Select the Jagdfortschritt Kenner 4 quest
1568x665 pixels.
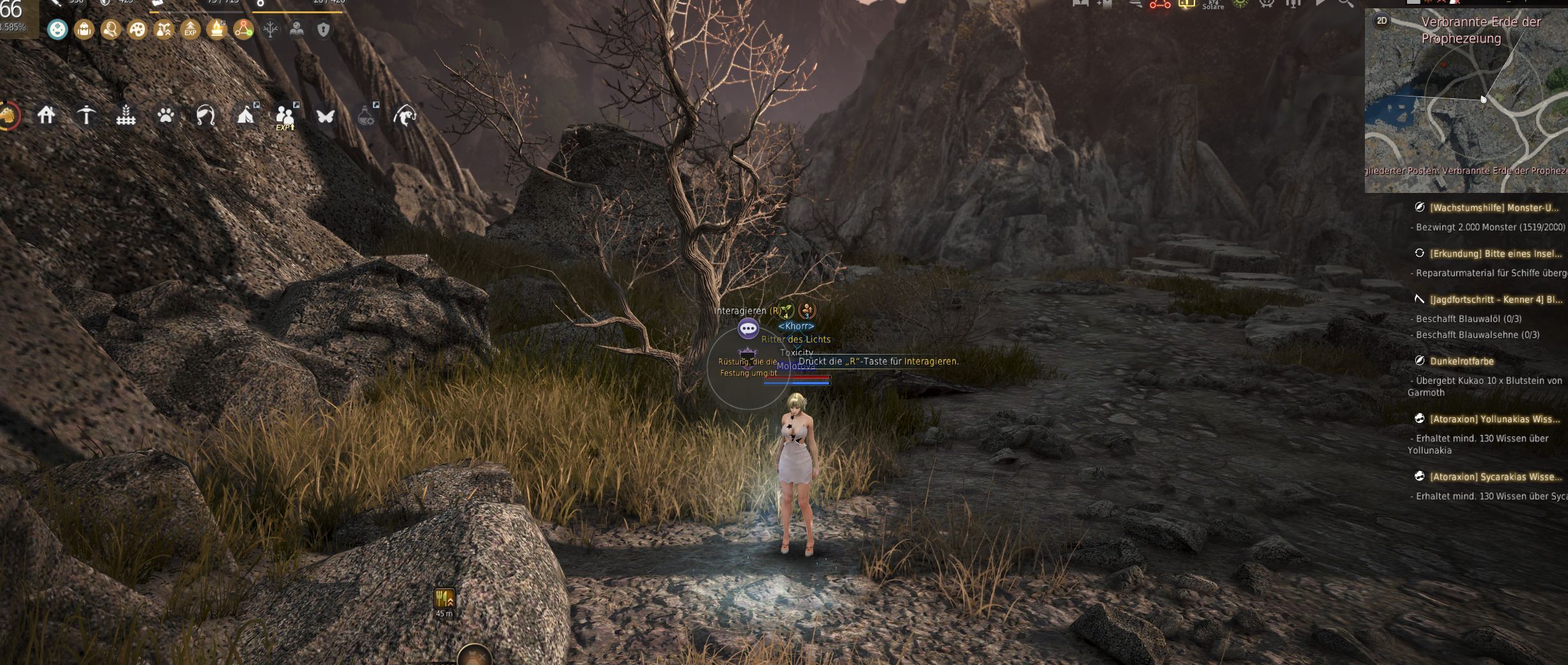[x=1495, y=300]
